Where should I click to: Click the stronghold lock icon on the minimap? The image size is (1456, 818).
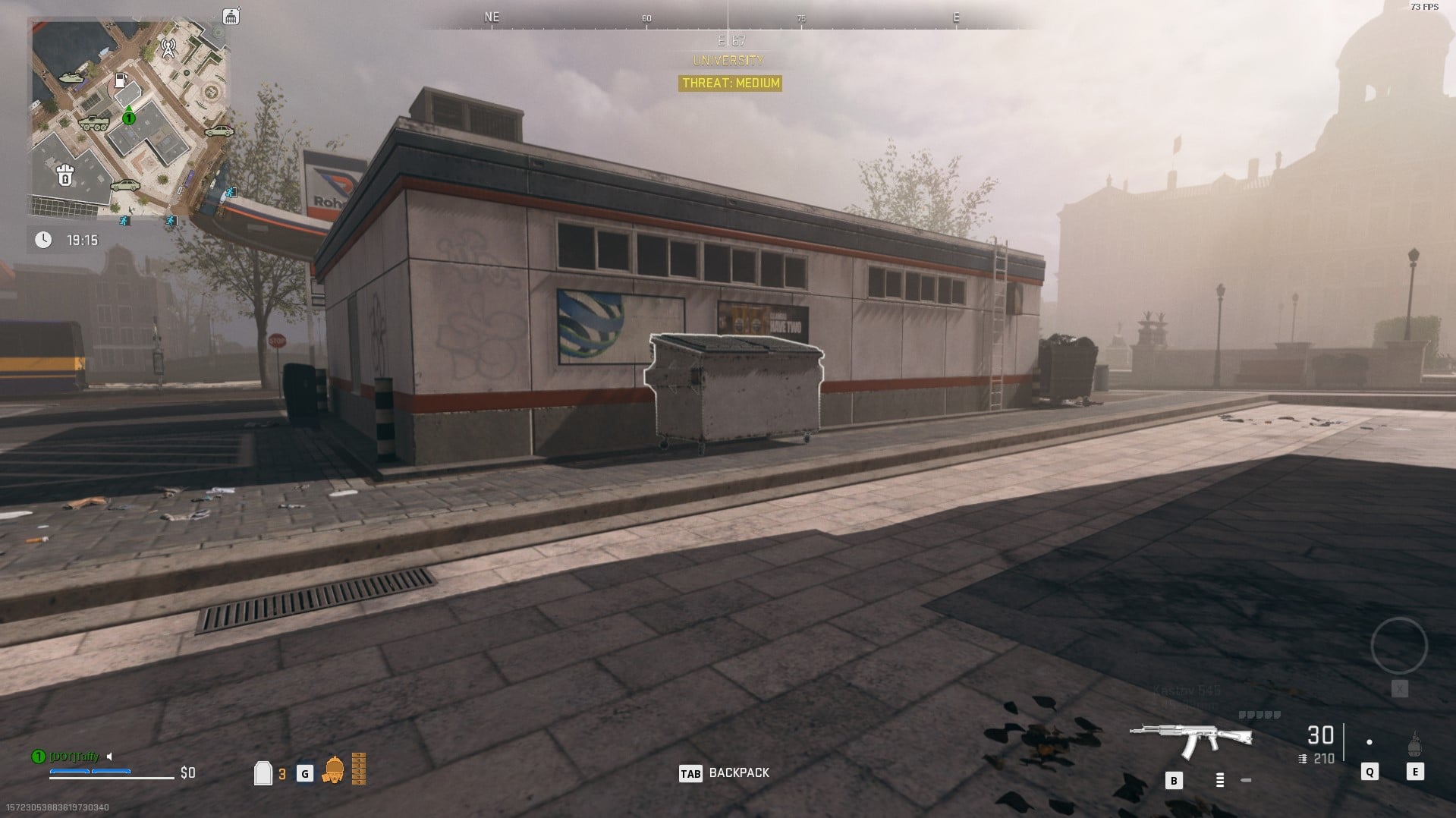(x=64, y=174)
